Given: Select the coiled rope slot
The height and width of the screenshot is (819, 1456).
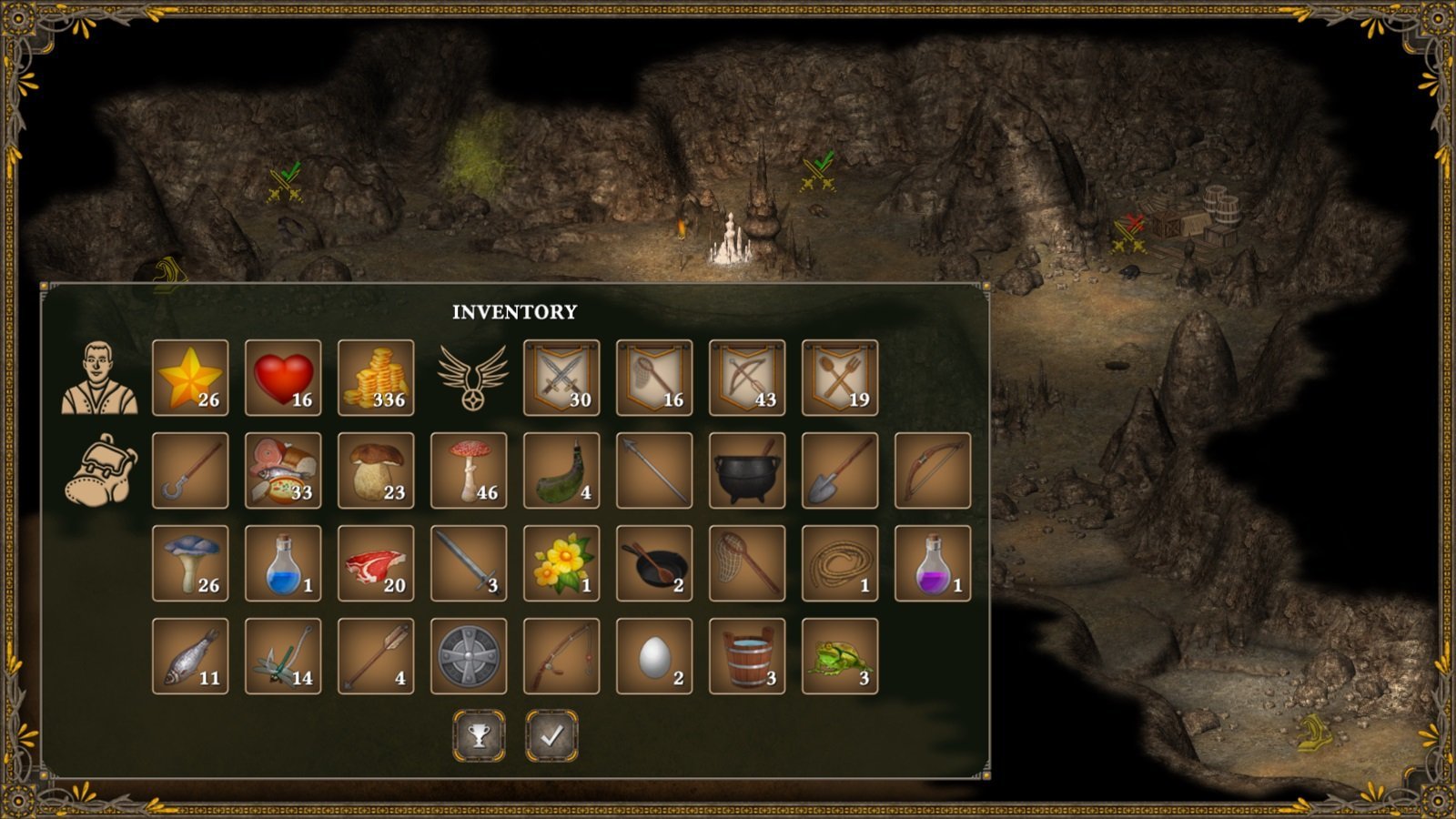Looking at the screenshot, I should (840, 563).
